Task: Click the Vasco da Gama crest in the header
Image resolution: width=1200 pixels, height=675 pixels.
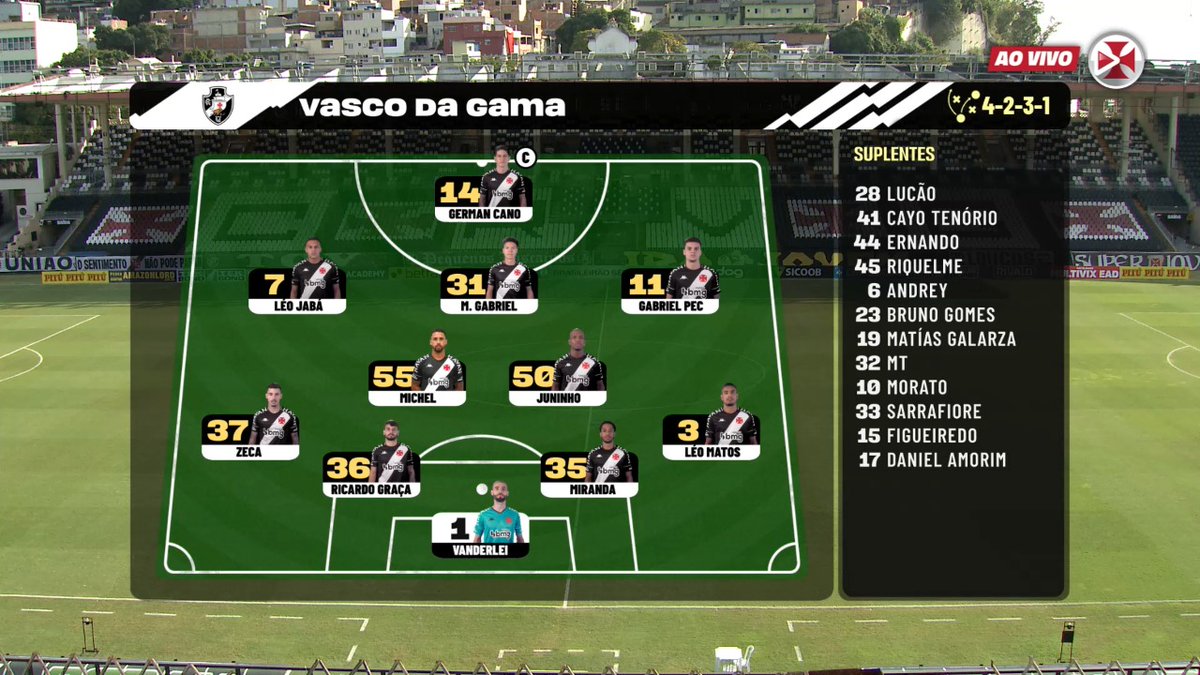Action: 218,105
